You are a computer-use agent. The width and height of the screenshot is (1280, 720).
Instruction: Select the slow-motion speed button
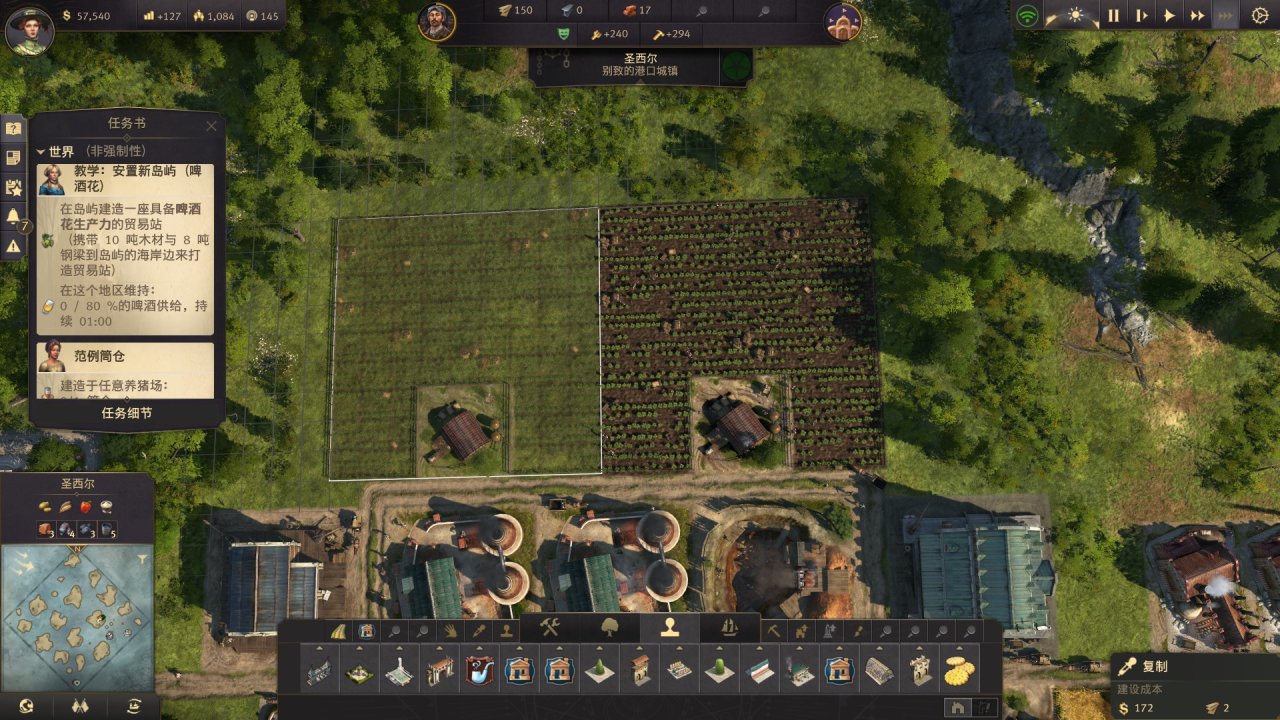coord(1141,16)
